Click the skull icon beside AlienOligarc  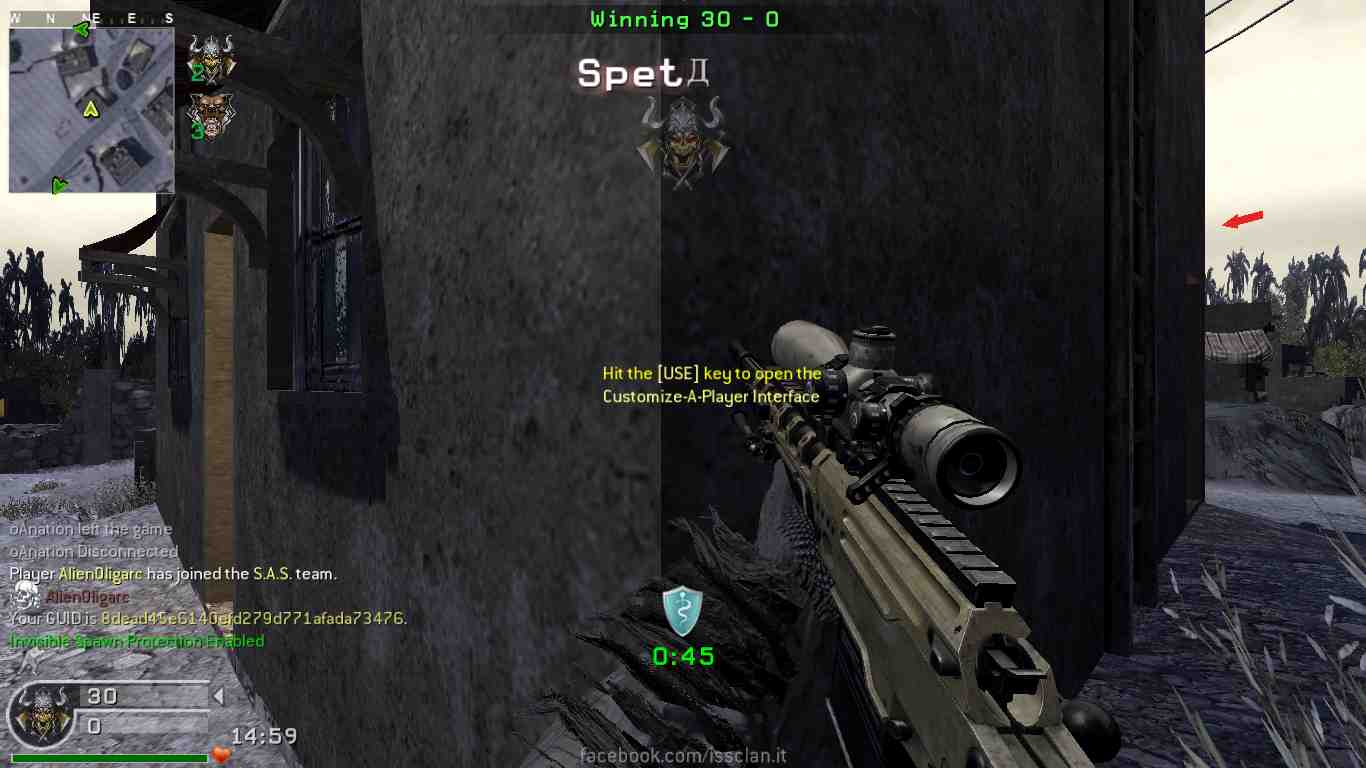tap(26, 597)
